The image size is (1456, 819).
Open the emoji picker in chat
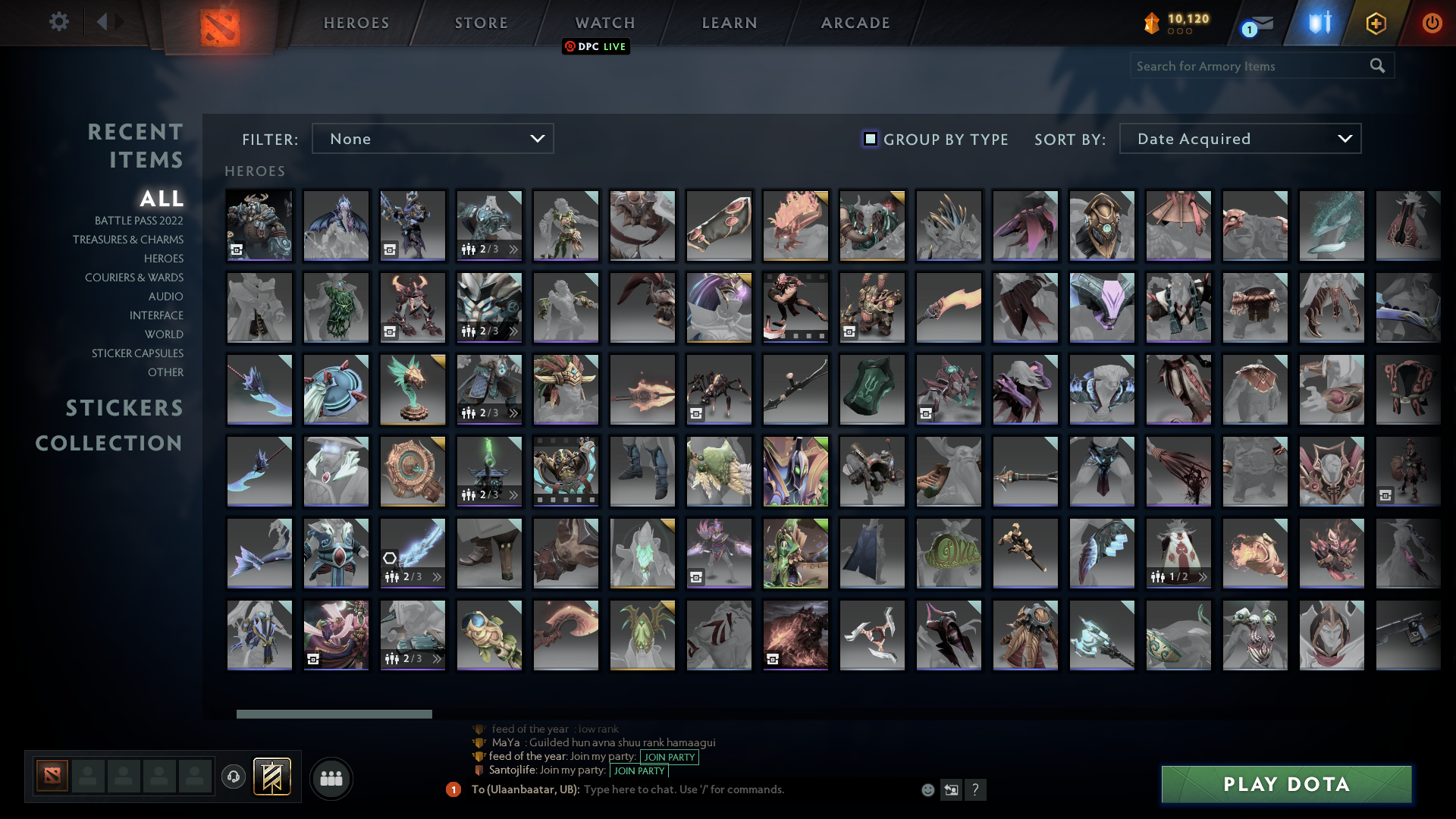927,789
